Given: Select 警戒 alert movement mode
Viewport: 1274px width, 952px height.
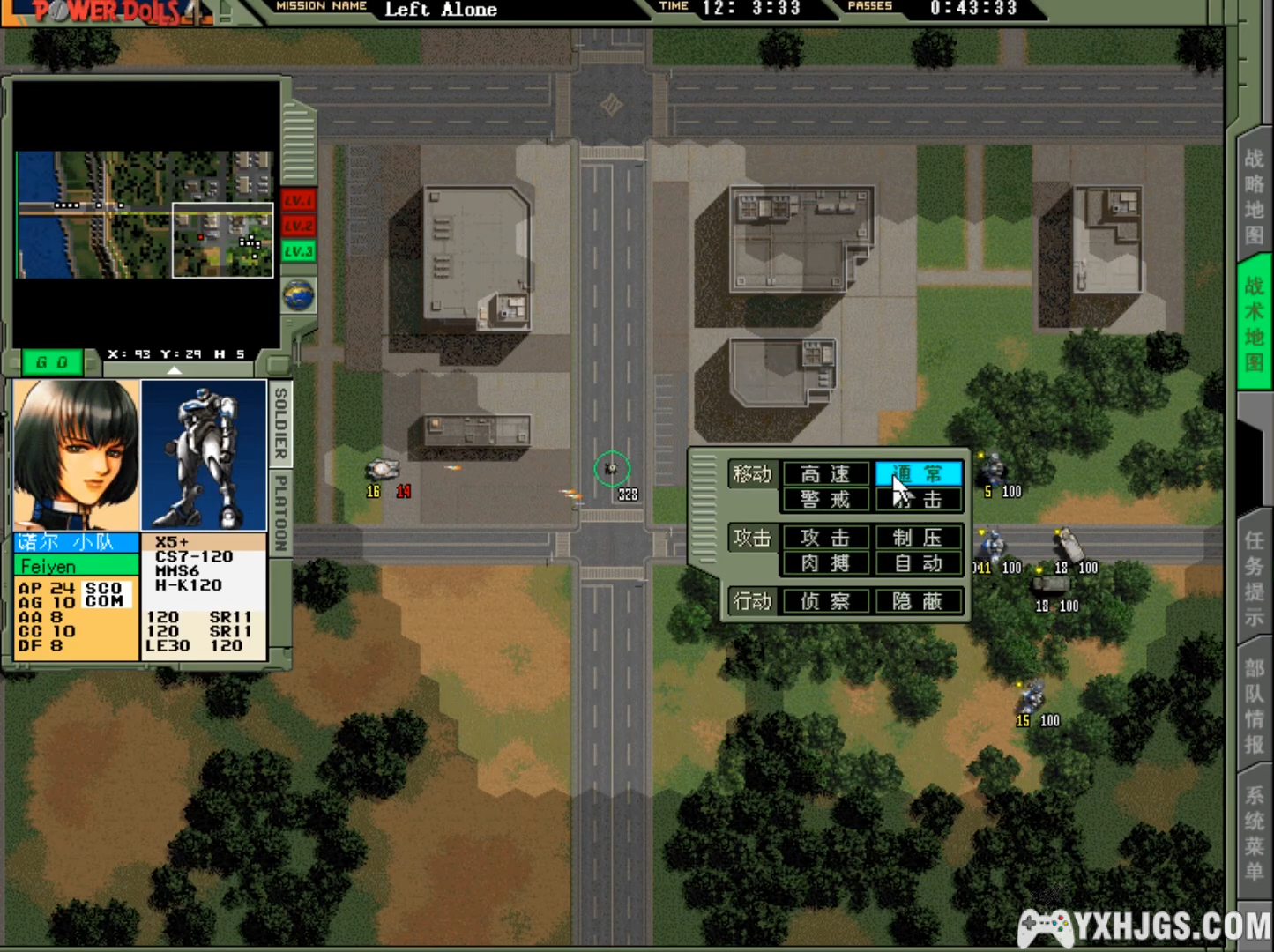Looking at the screenshot, I should 825,500.
